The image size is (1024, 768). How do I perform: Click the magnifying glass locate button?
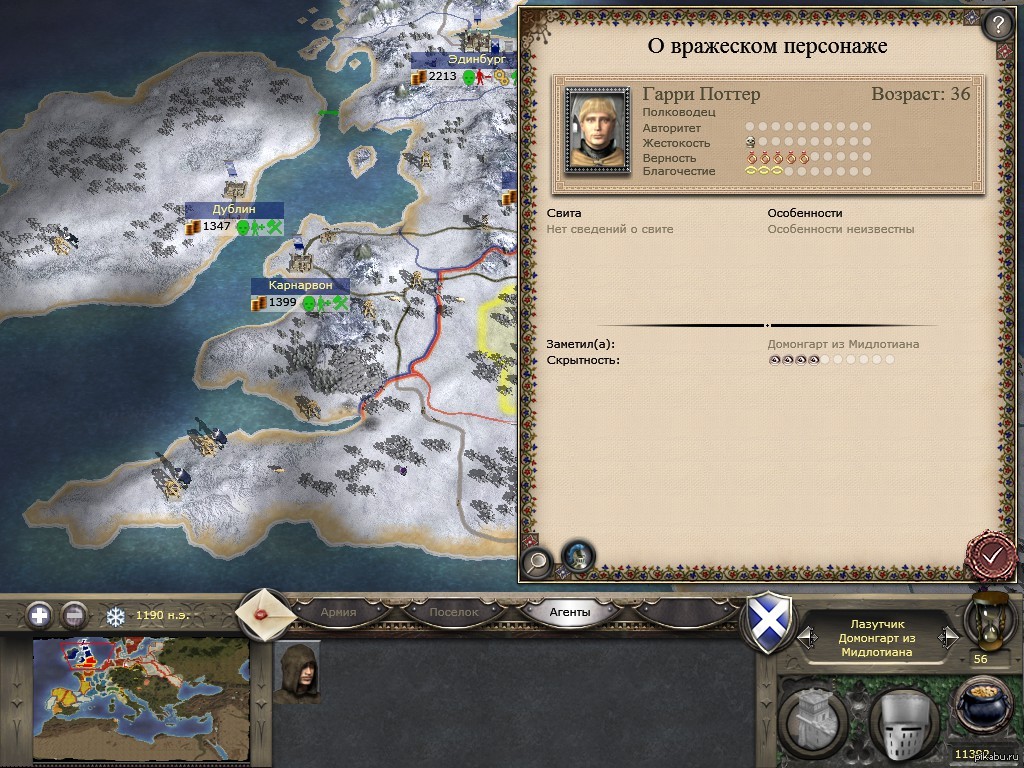point(538,562)
